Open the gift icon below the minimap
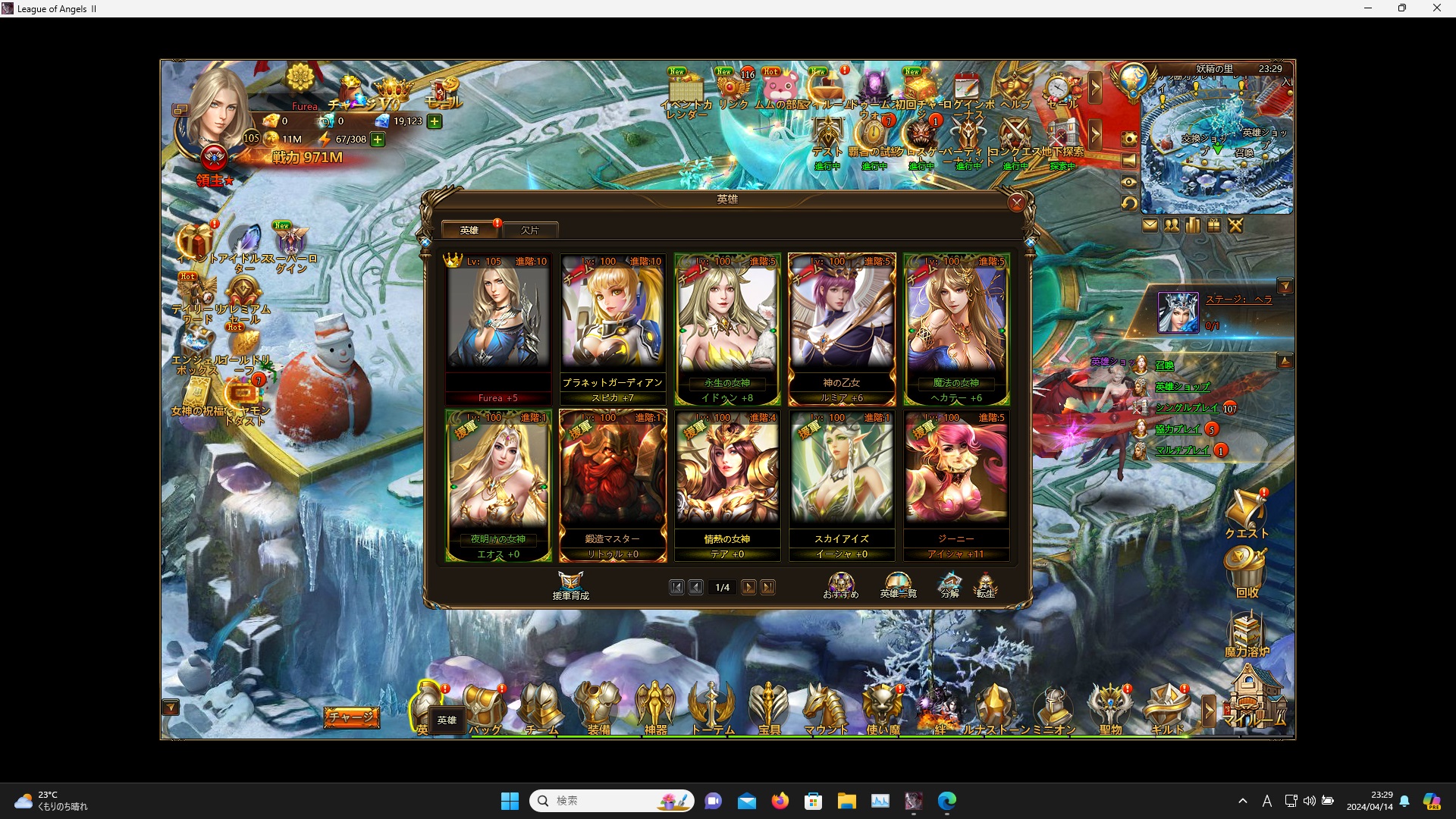1456x819 pixels. (1213, 225)
